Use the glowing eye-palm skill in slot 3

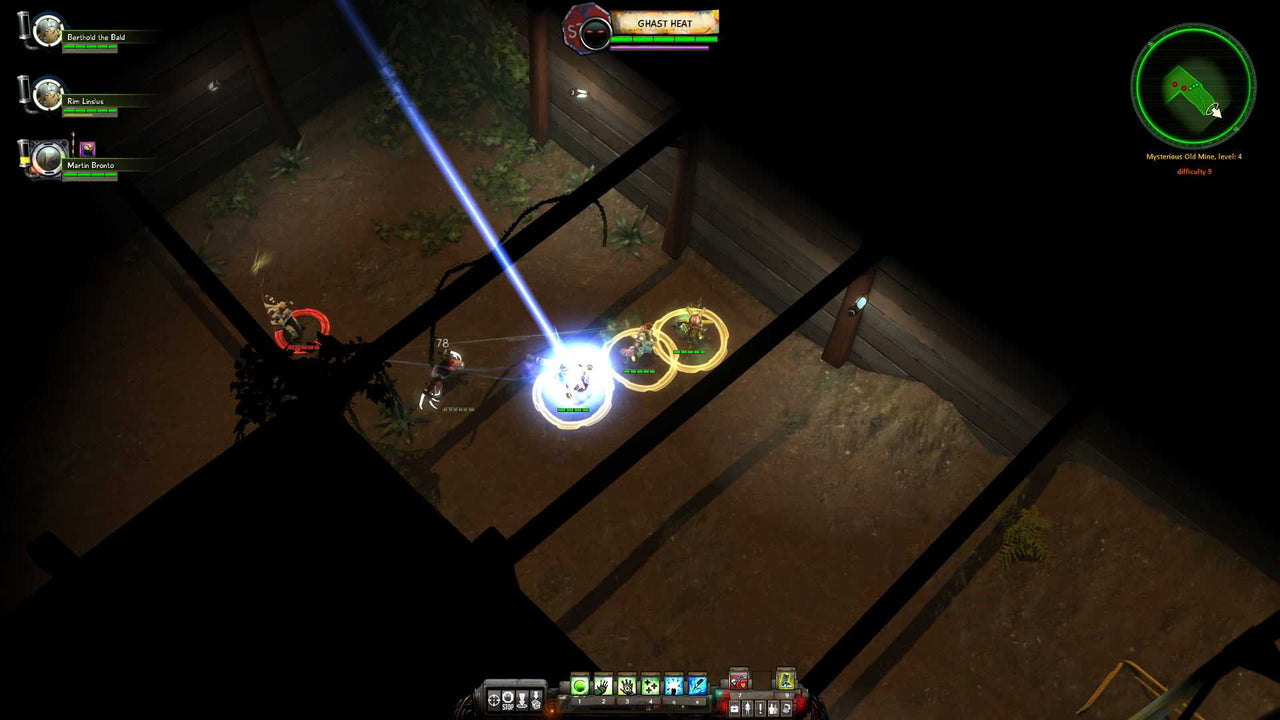pyautogui.click(x=625, y=684)
